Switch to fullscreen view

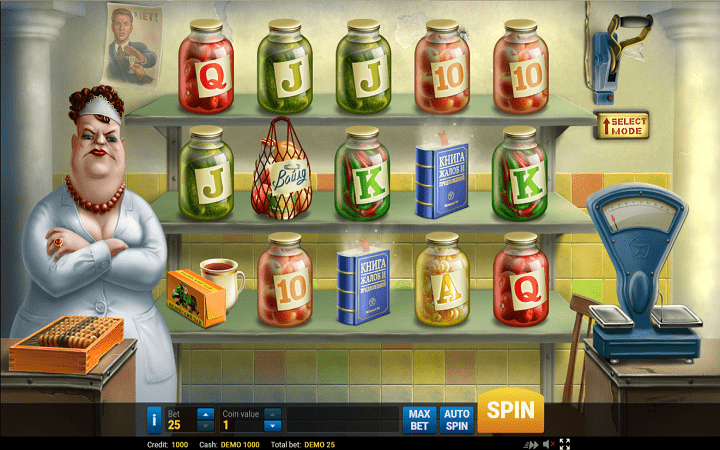(565, 444)
